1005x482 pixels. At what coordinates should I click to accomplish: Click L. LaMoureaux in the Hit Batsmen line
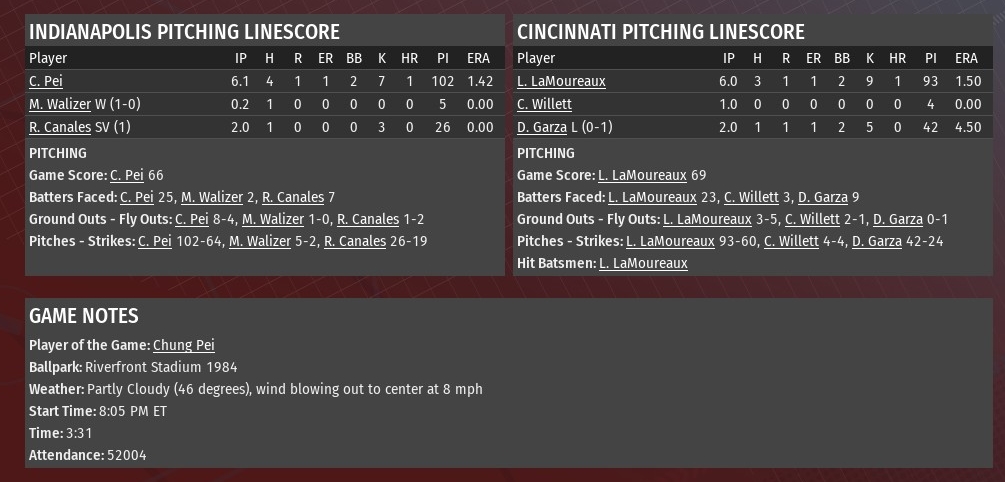pos(643,263)
